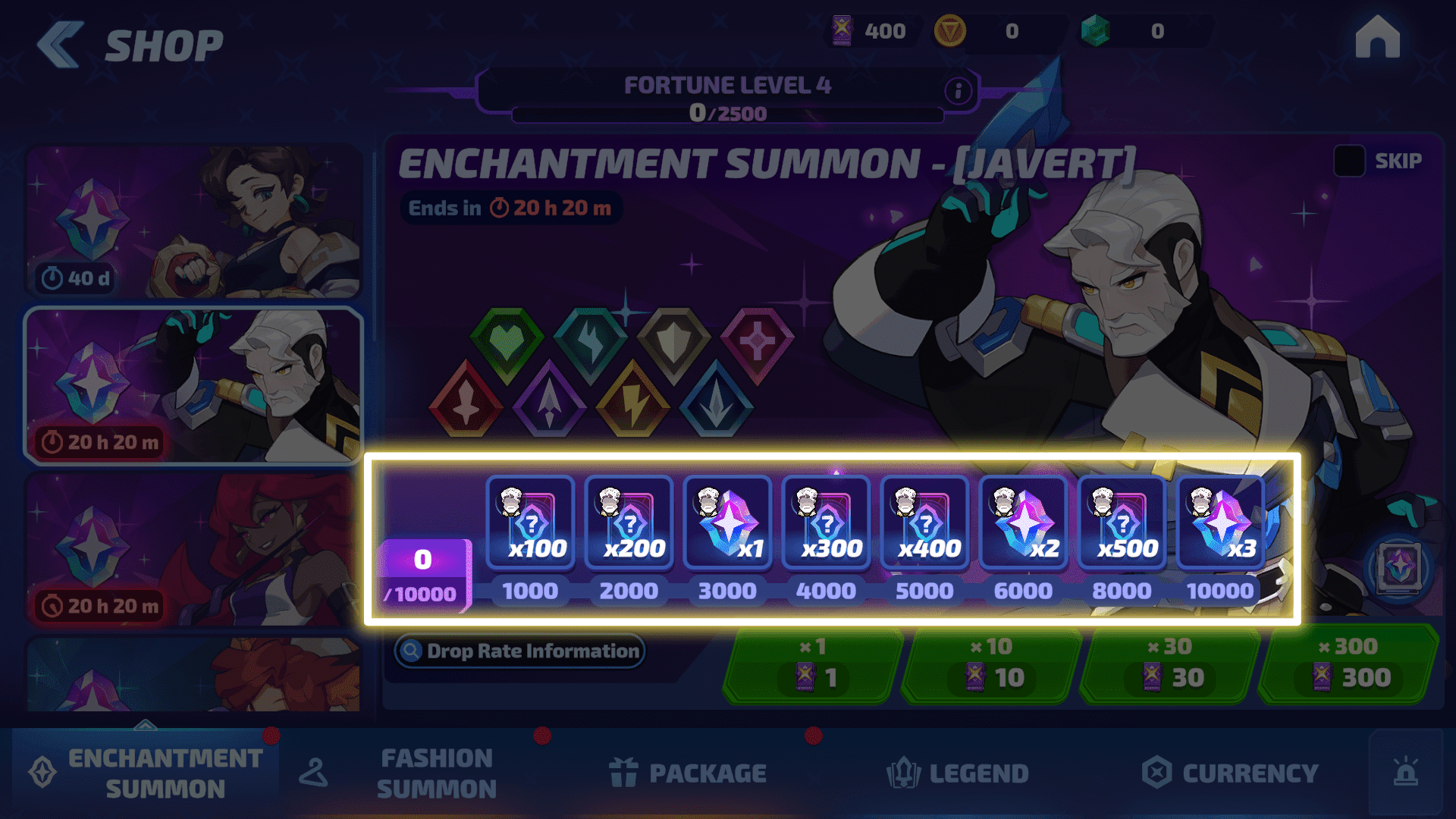View Drop Rate Information
The height and width of the screenshot is (819, 1456).
(x=520, y=651)
